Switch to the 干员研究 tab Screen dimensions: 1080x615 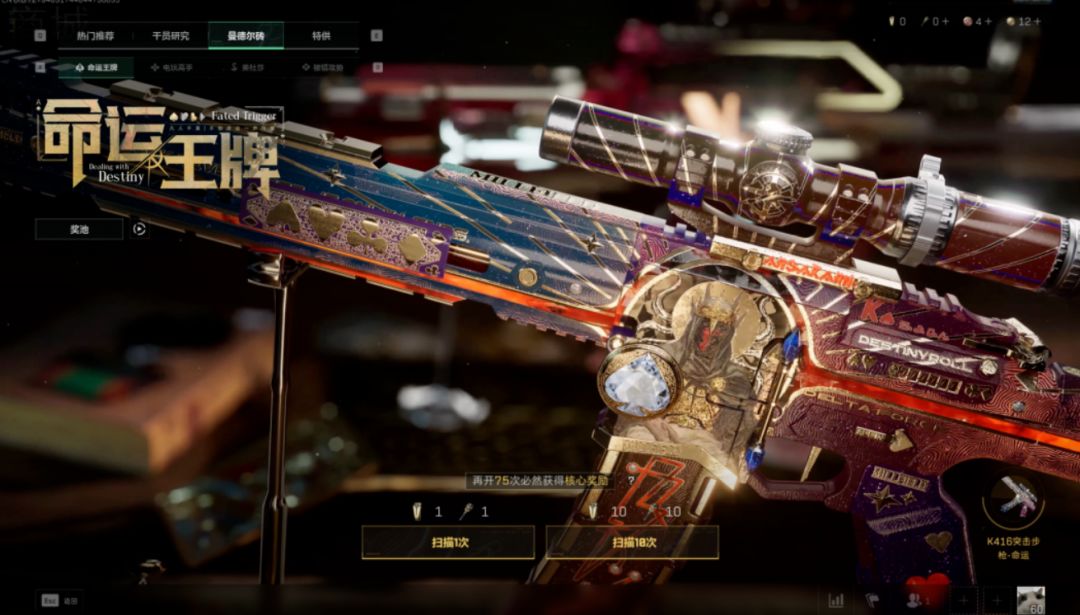coord(170,36)
